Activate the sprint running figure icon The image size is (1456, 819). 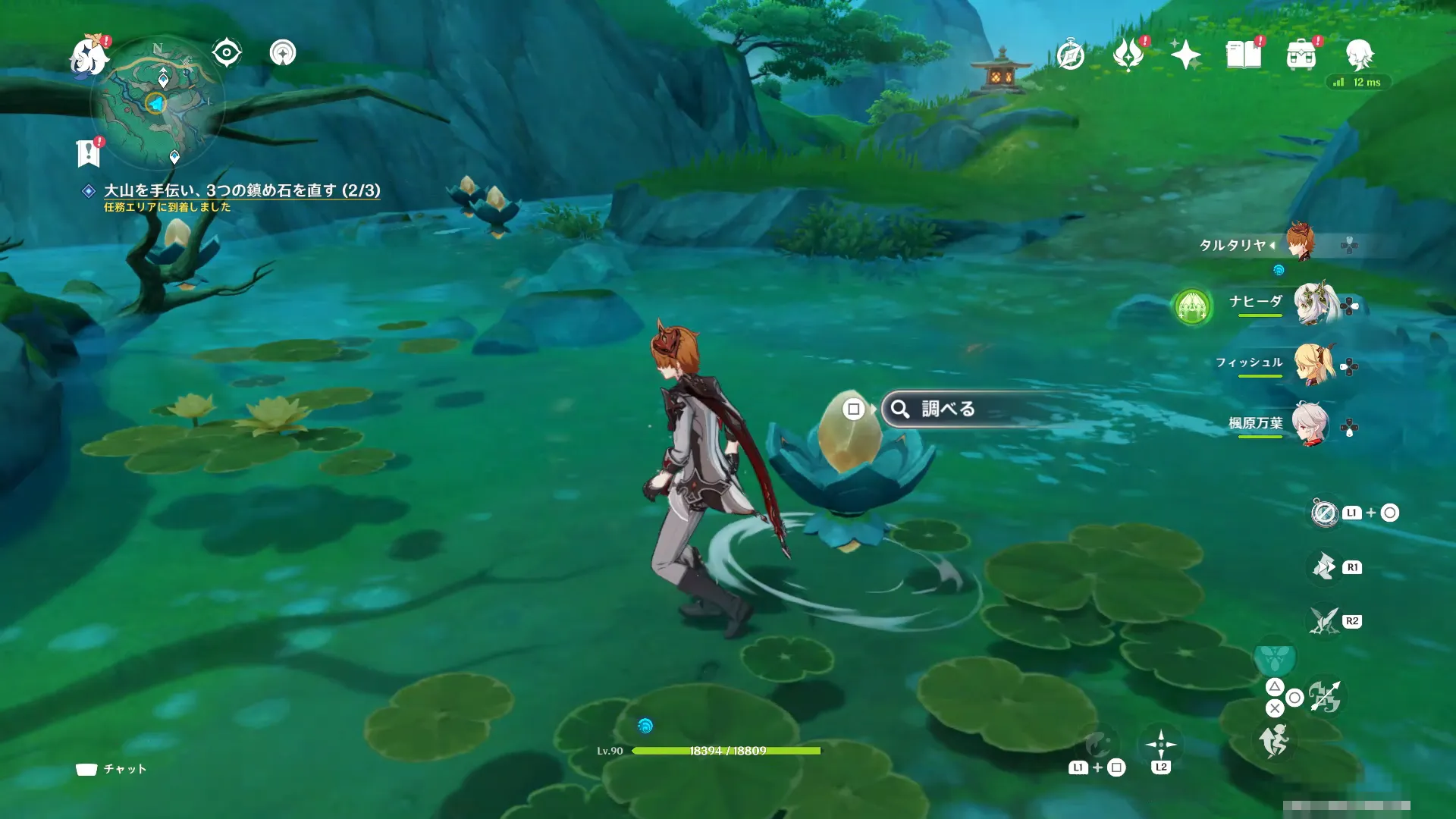coord(1275,740)
